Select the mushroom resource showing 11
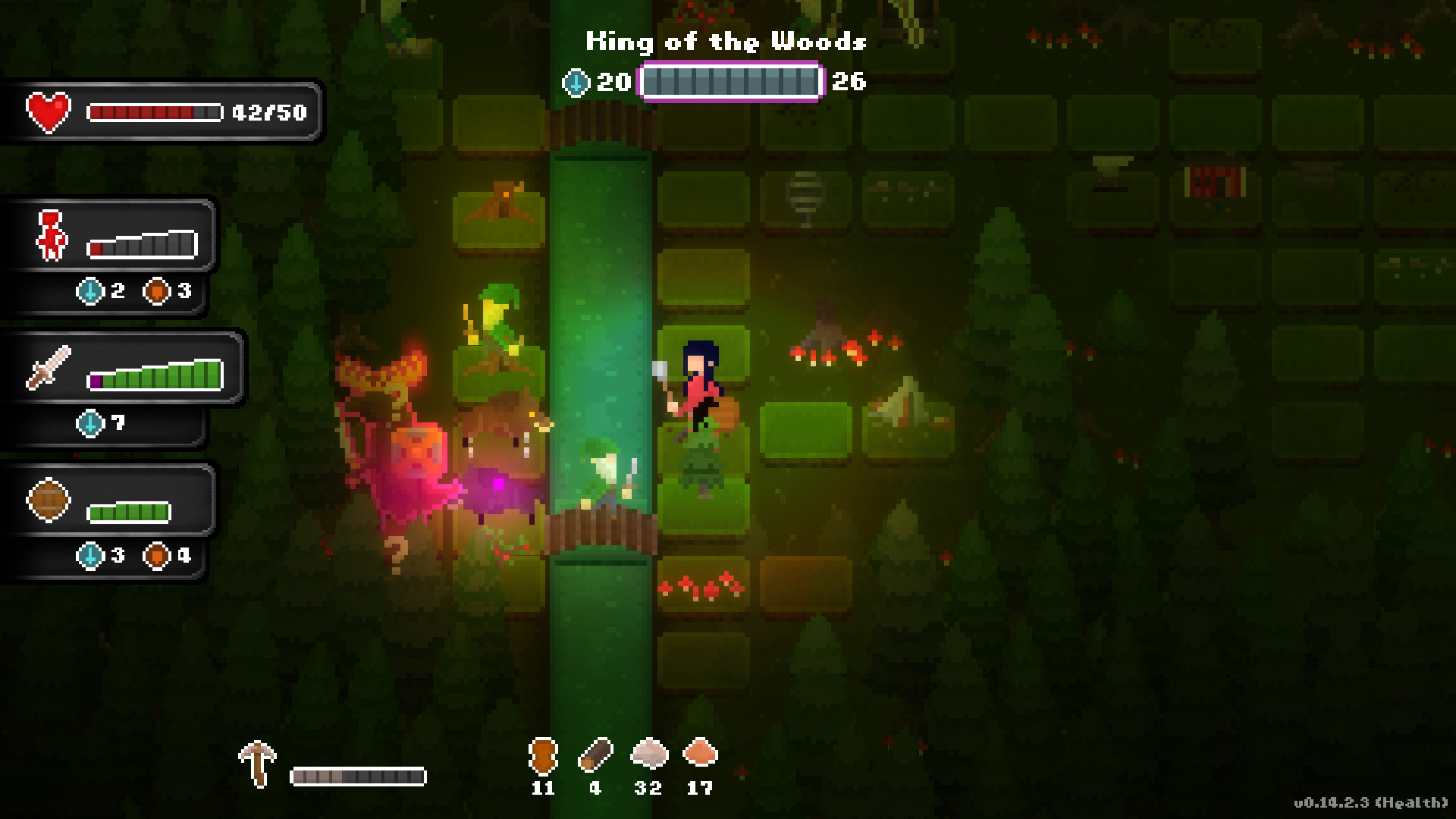 (543, 755)
